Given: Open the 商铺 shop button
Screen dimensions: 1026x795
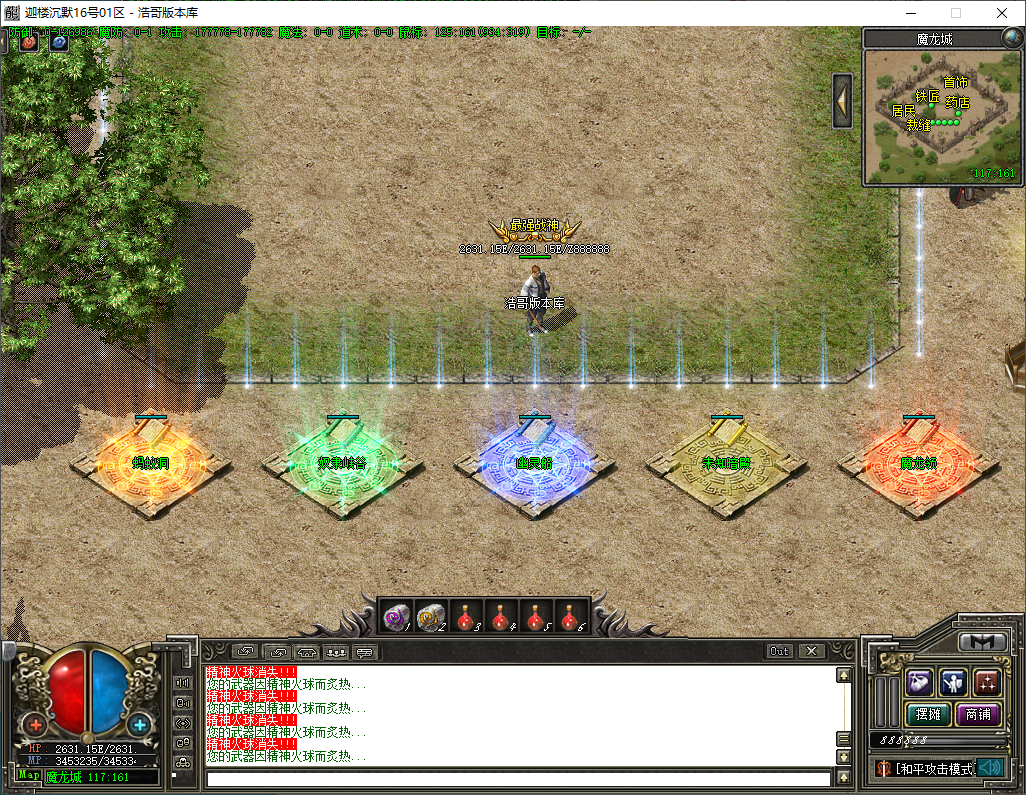Looking at the screenshot, I should [978, 714].
